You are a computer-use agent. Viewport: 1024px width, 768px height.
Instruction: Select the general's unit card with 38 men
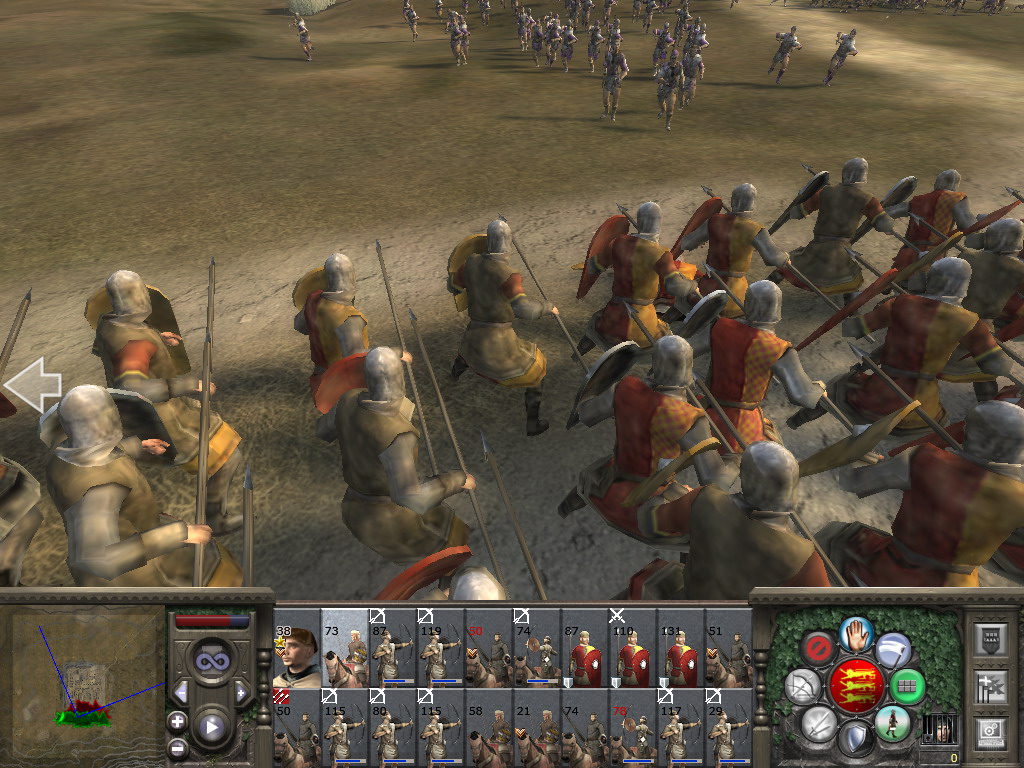tap(296, 647)
